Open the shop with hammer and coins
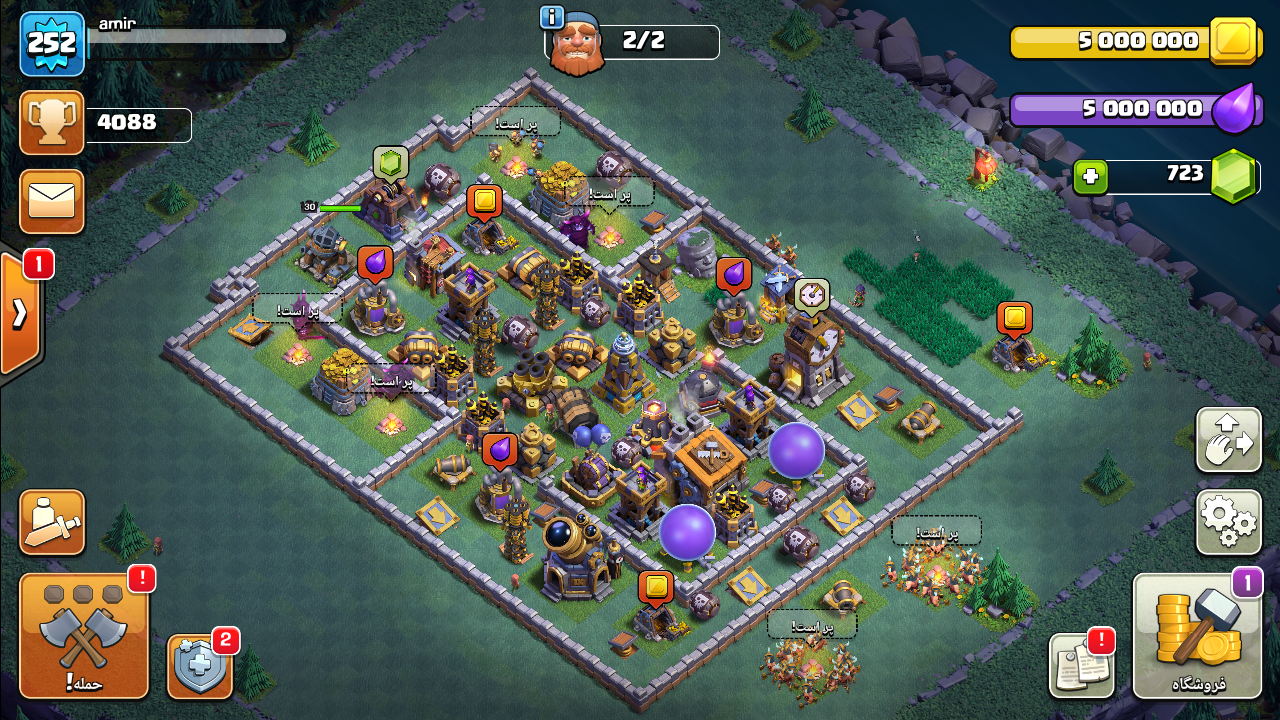Screen dimensions: 1280x720 tap(1197, 636)
